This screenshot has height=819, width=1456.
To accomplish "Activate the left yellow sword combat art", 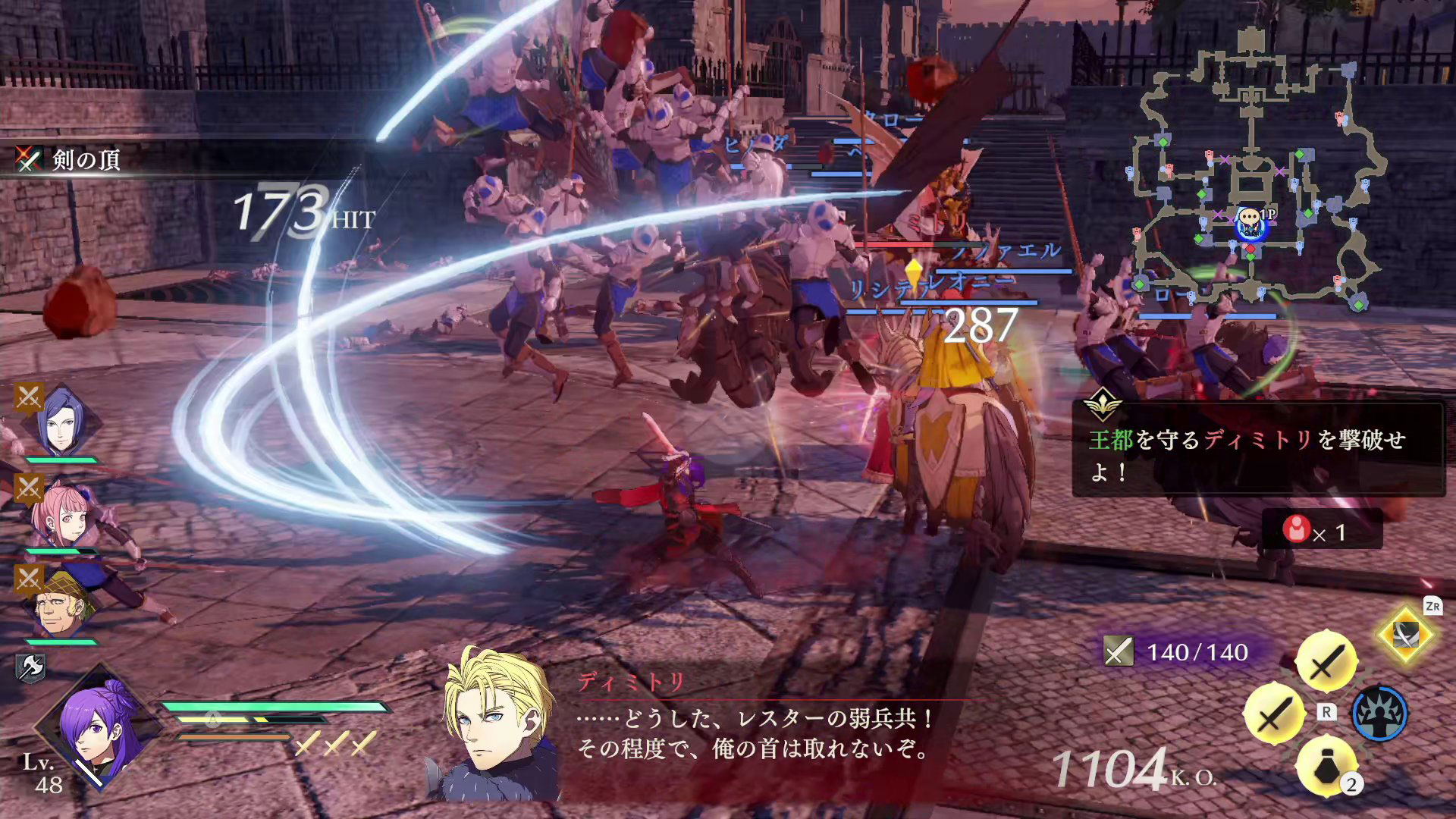I will pyautogui.click(x=1274, y=714).
